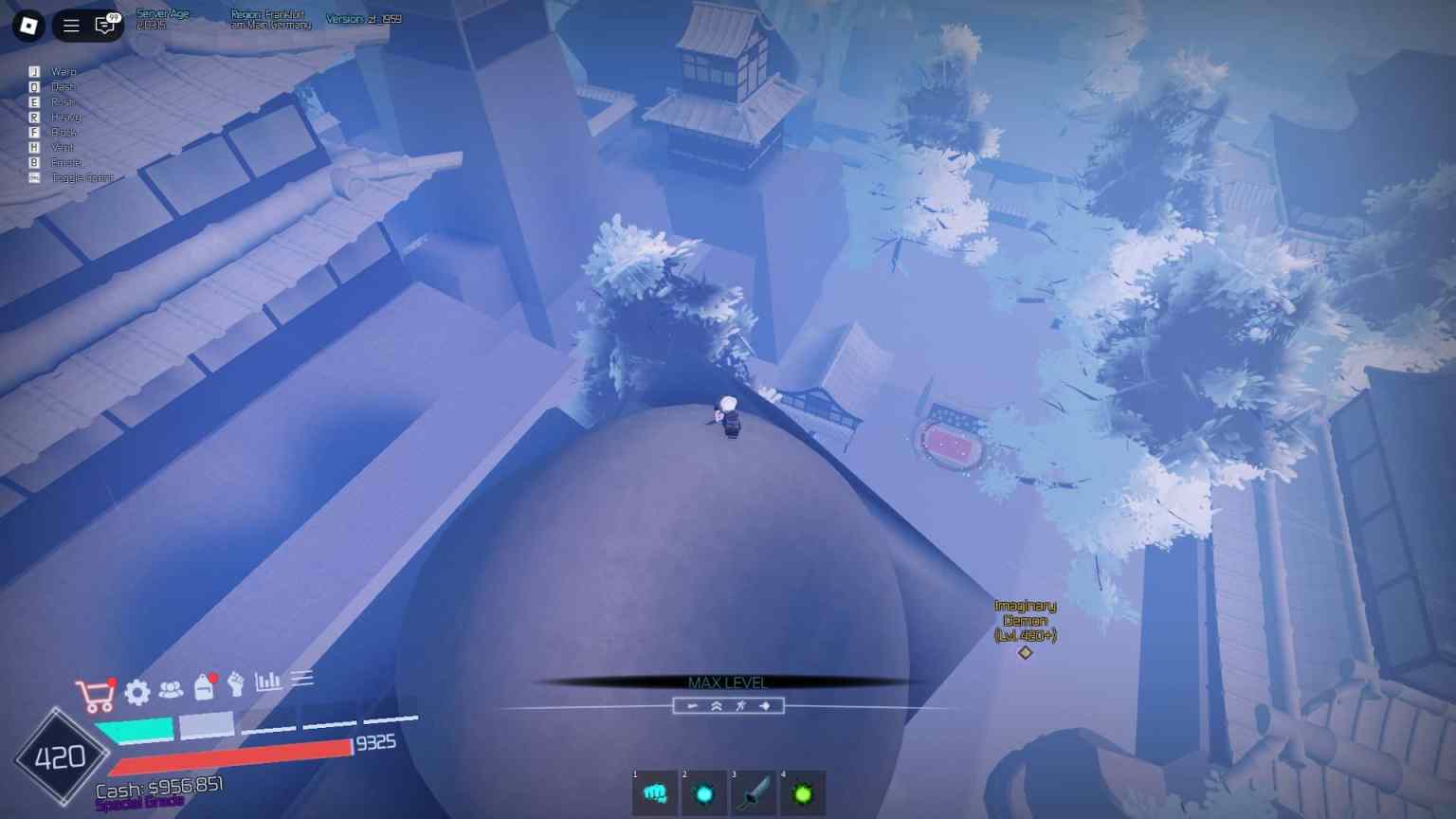
Task: Click the settings gear icon
Action: click(136, 695)
